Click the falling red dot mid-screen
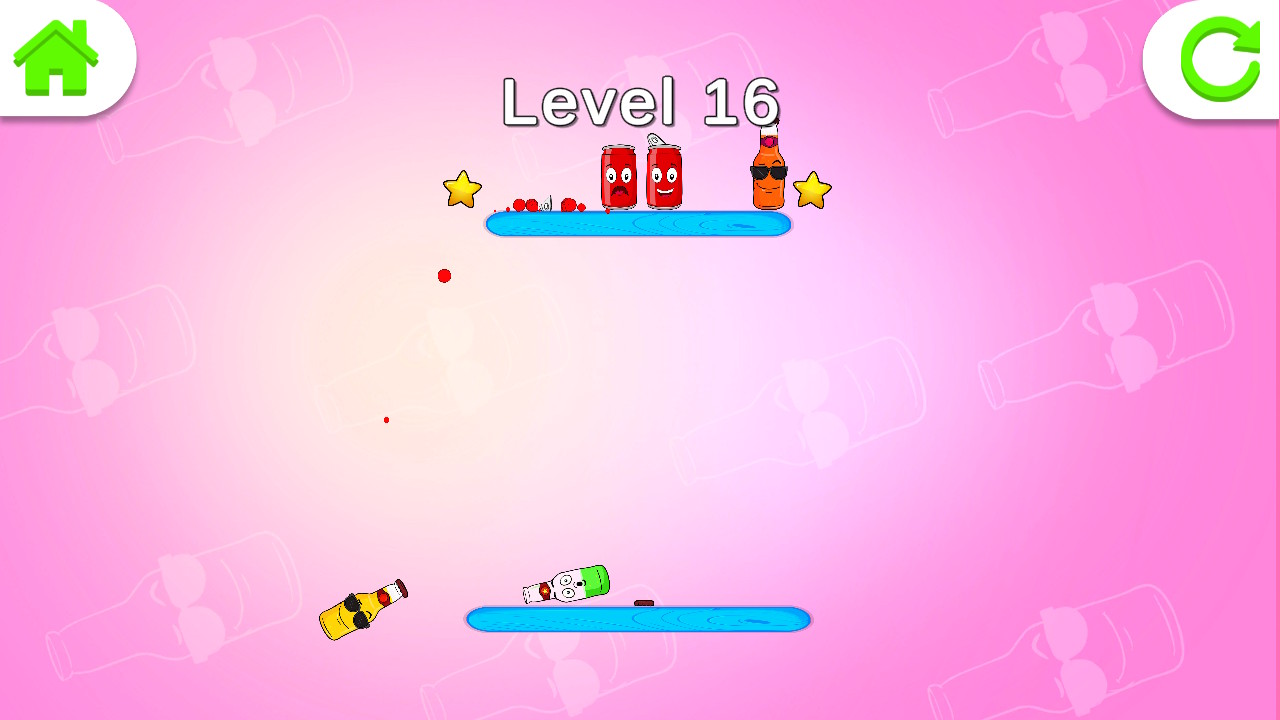This screenshot has width=1280, height=720. [x=444, y=275]
